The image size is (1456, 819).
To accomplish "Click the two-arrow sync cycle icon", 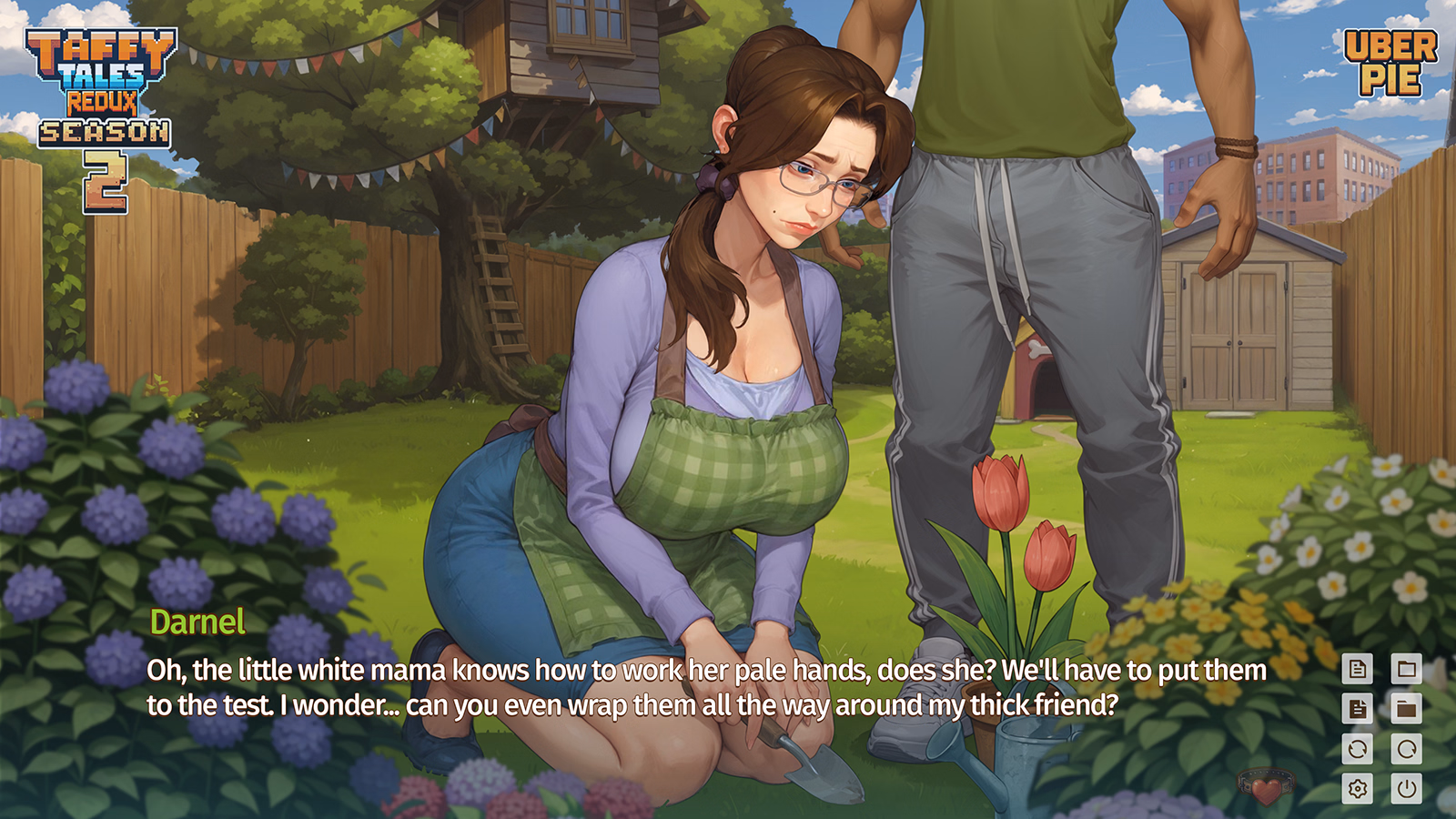I will [1358, 749].
